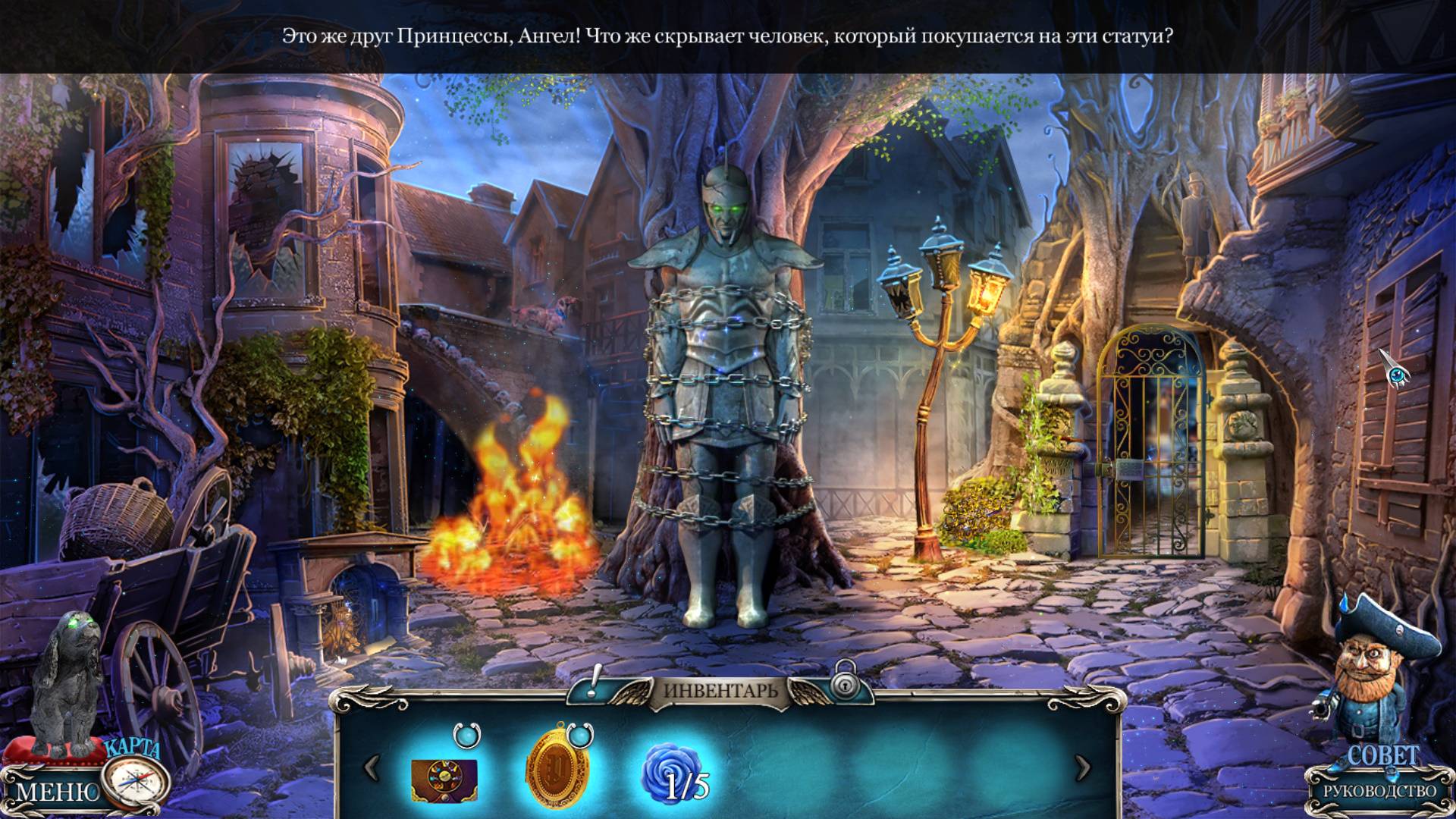Open the РУКОВОДСТВО strategy guide
1456x819 pixels.
pyautogui.click(x=1380, y=791)
